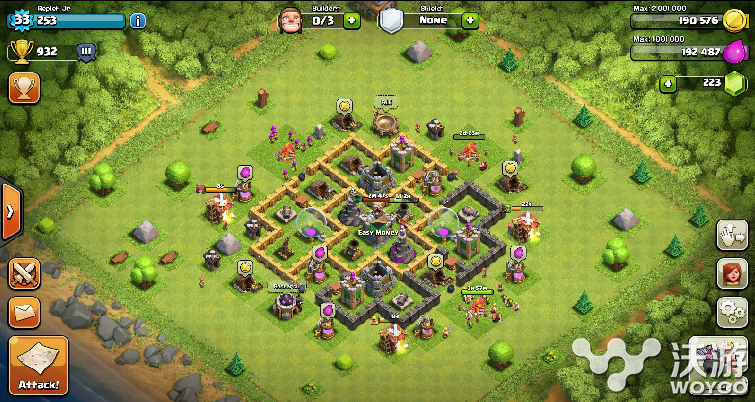Open the gold trophy achievements button
The width and height of the screenshot is (755, 402).
point(24,87)
